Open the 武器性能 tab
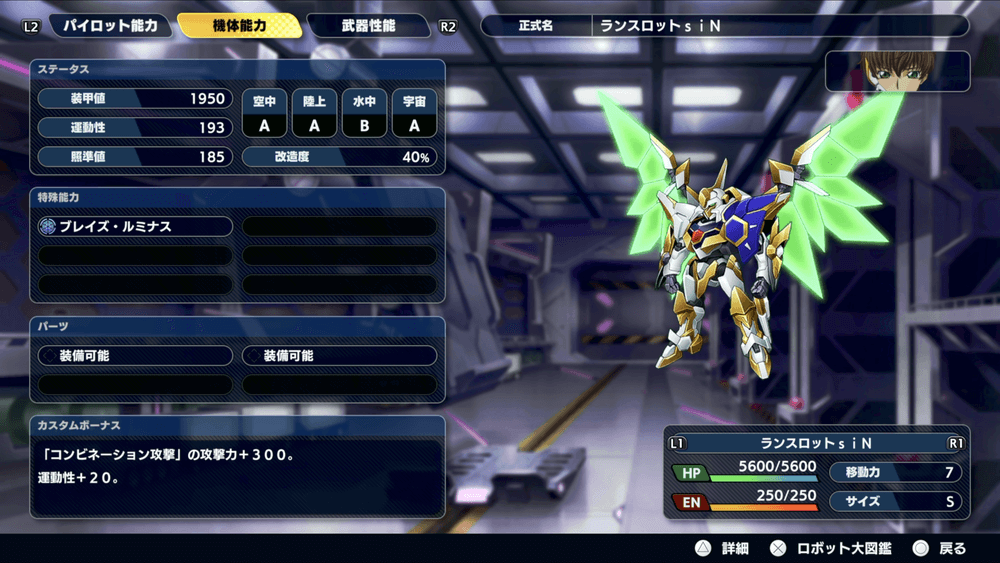1000x563 pixels. point(366,26)
